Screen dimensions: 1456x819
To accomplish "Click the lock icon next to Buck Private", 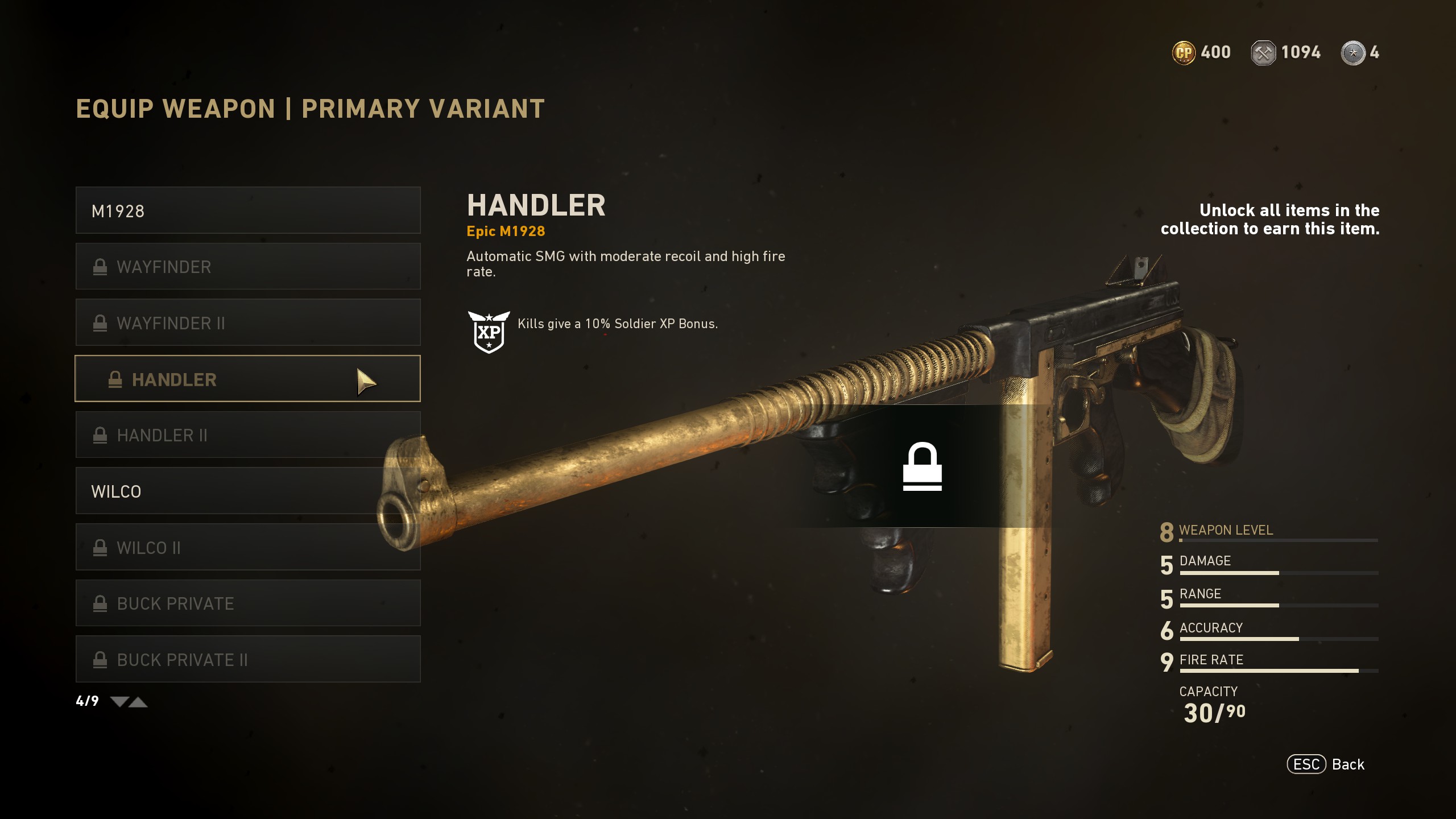I will (101, 603).
